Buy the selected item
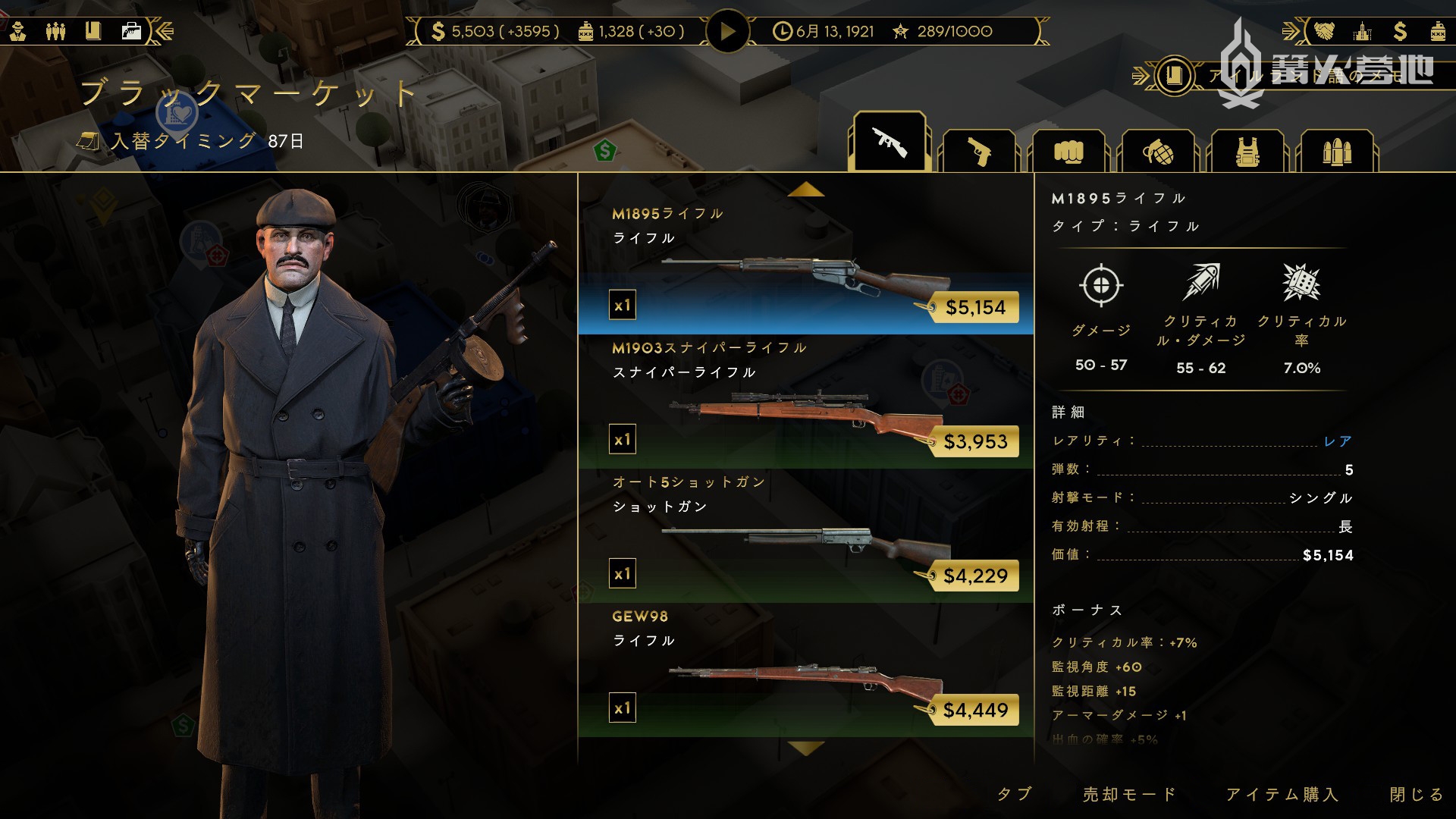The image size is (1456, 819). coord(1282,794)
